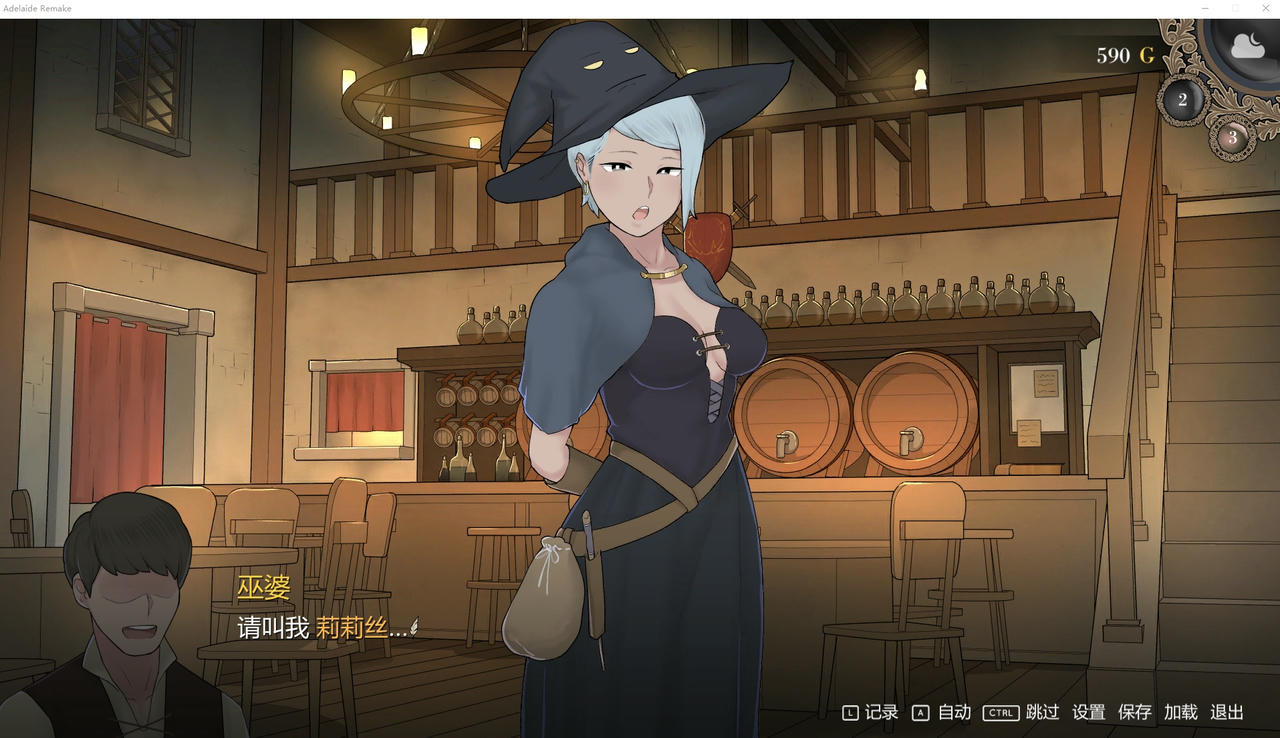The image size is (1280, 738).
Task: Select the numbered badge 2 beside the mirror
Action: point(1182,98)
